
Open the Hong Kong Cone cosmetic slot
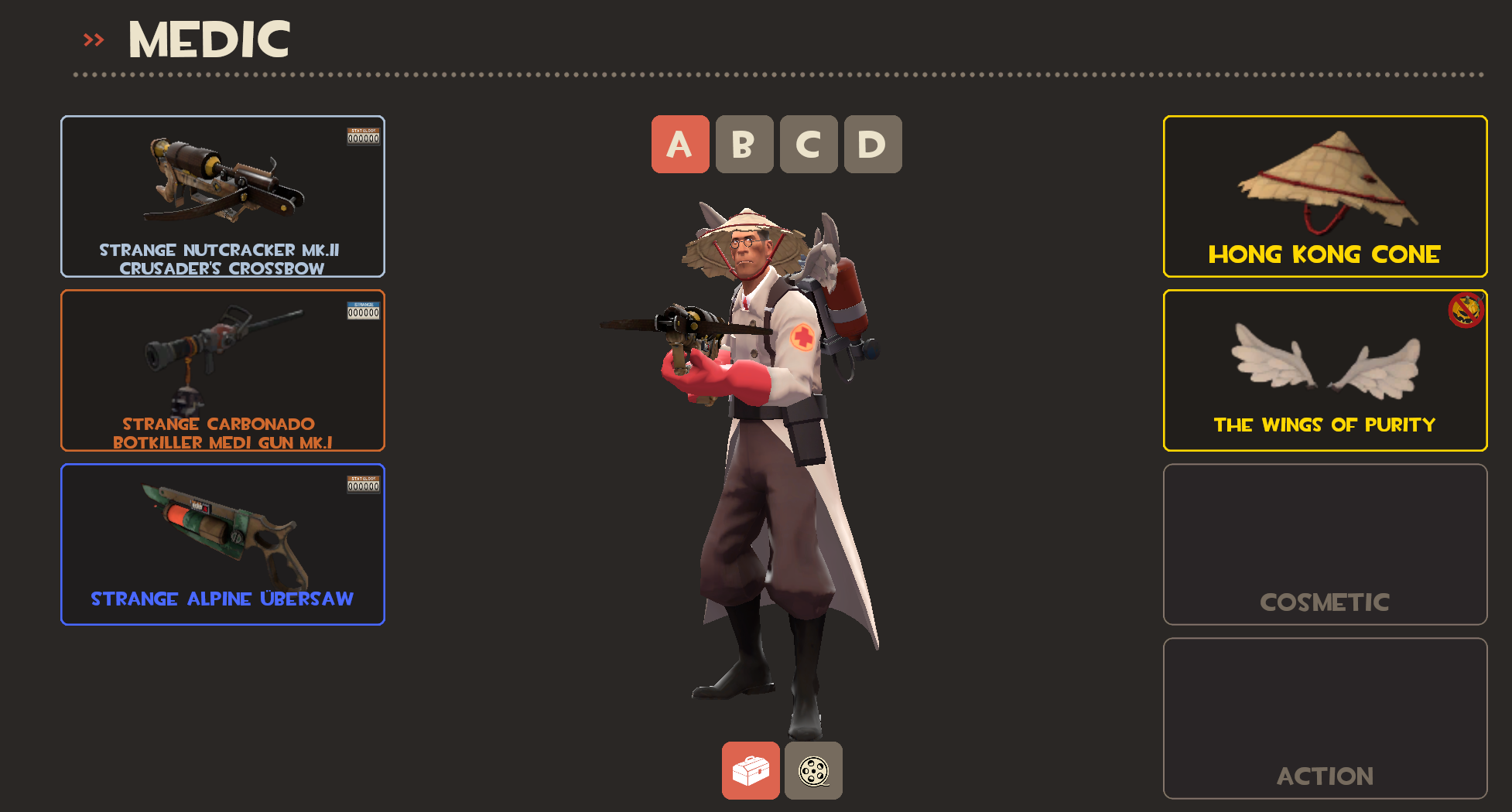pos(1325,196)
